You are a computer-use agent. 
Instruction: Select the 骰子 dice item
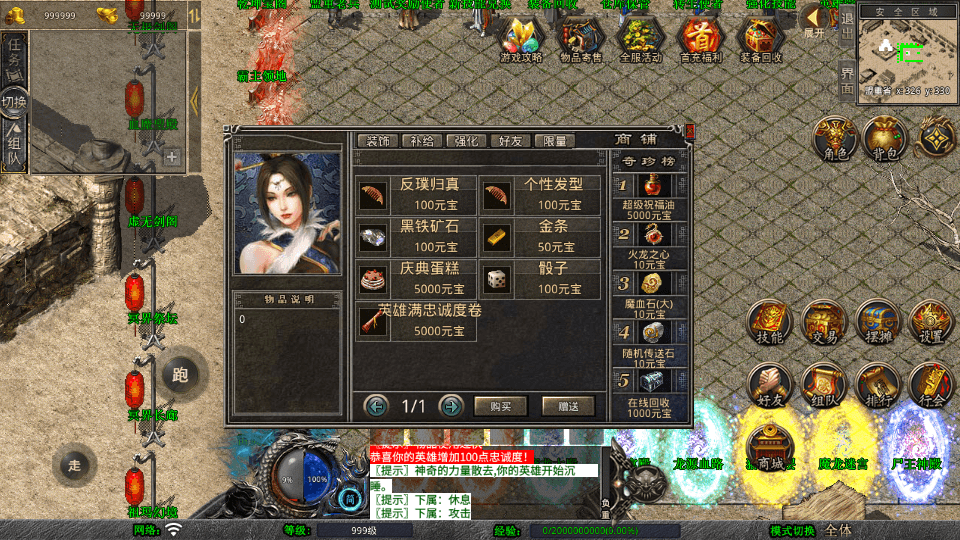(541, 280)
